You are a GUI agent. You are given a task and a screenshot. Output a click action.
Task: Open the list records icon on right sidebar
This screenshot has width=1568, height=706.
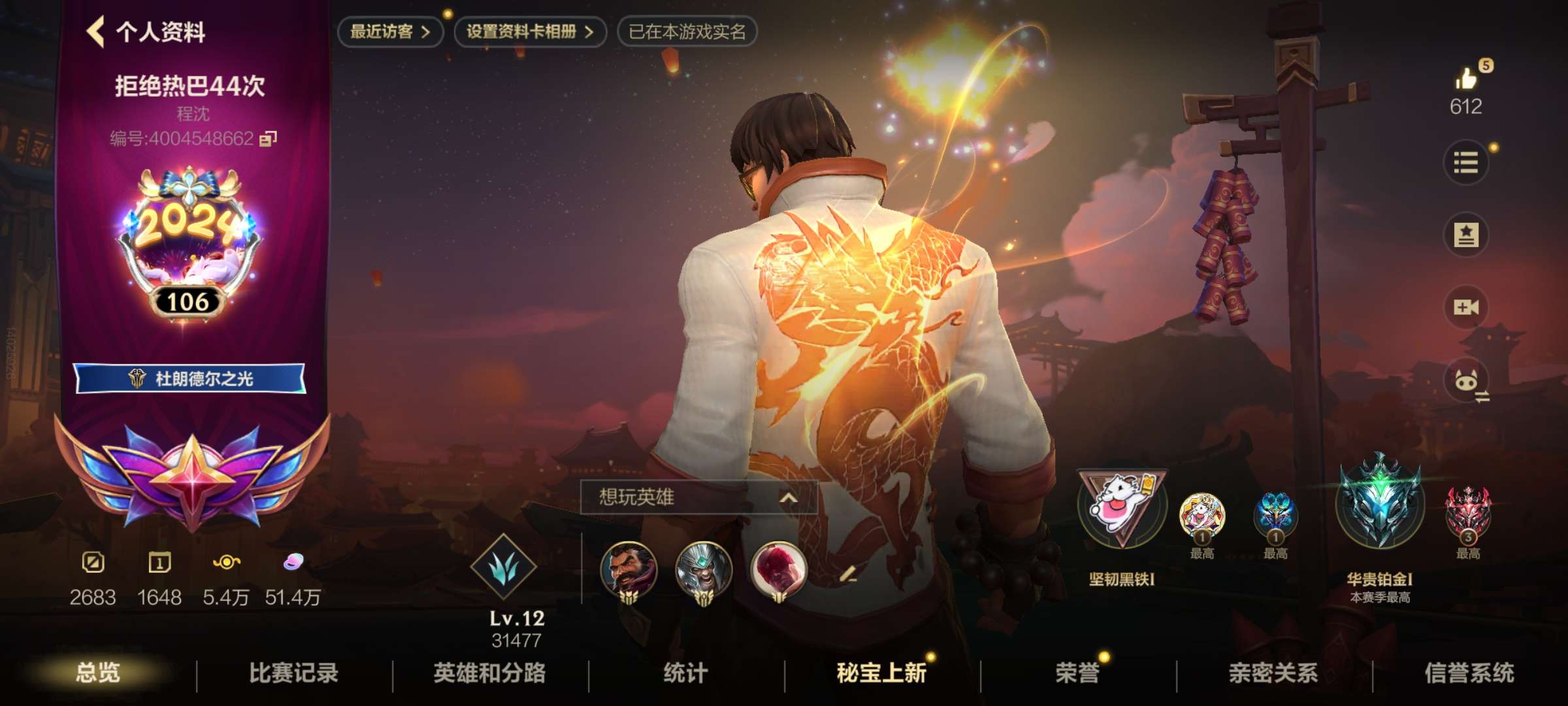(x=1467, y=163)
